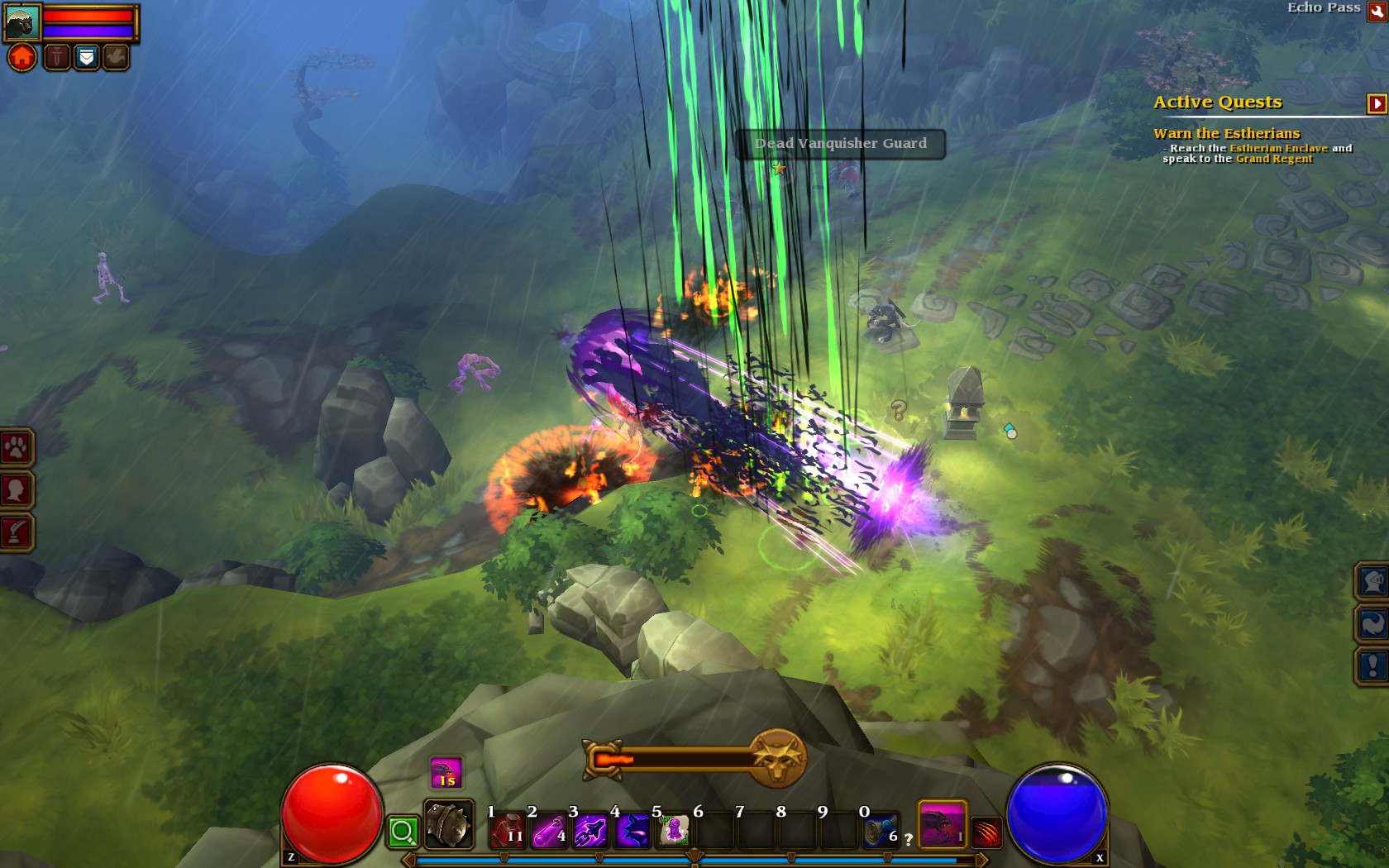Click the red house town-portal button

pyautogui.click(x=22, y=57)
